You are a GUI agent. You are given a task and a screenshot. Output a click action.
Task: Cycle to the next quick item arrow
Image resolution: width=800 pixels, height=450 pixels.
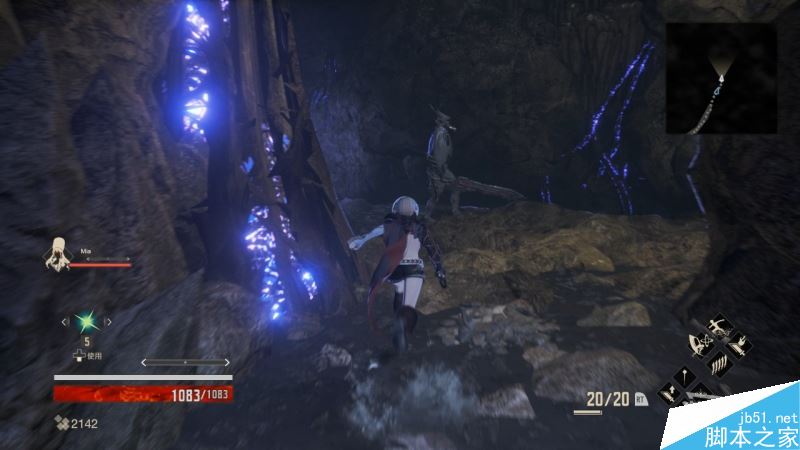pyautogui.click(x=109, y=321)
